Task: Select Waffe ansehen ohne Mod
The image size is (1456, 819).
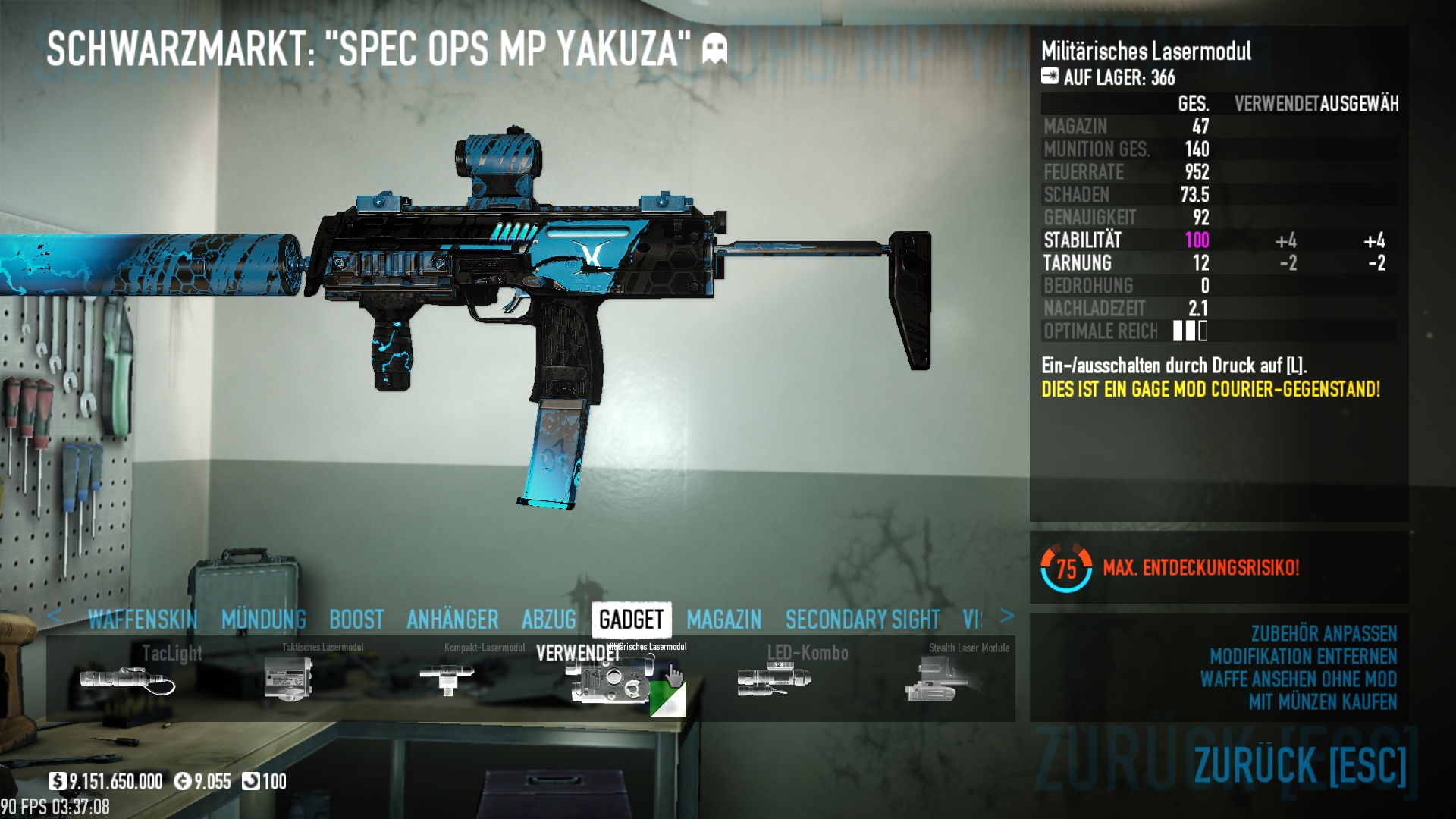Action: tap(1298, 679)
